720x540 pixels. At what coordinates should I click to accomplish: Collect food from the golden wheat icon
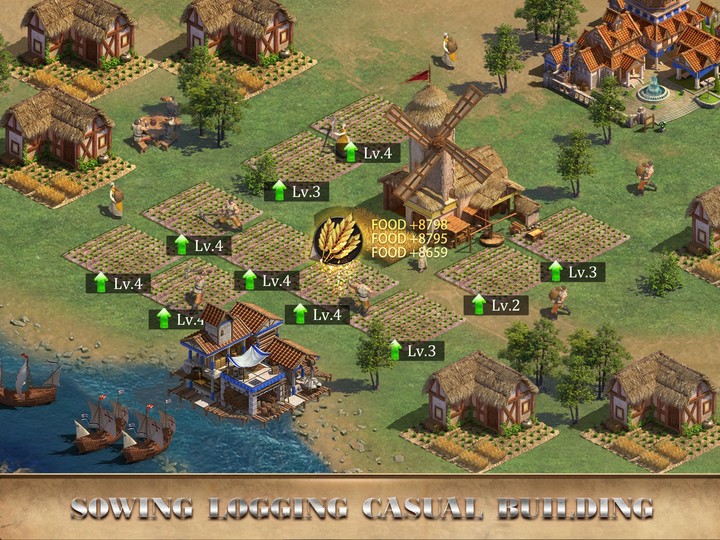tap(339, 239)
